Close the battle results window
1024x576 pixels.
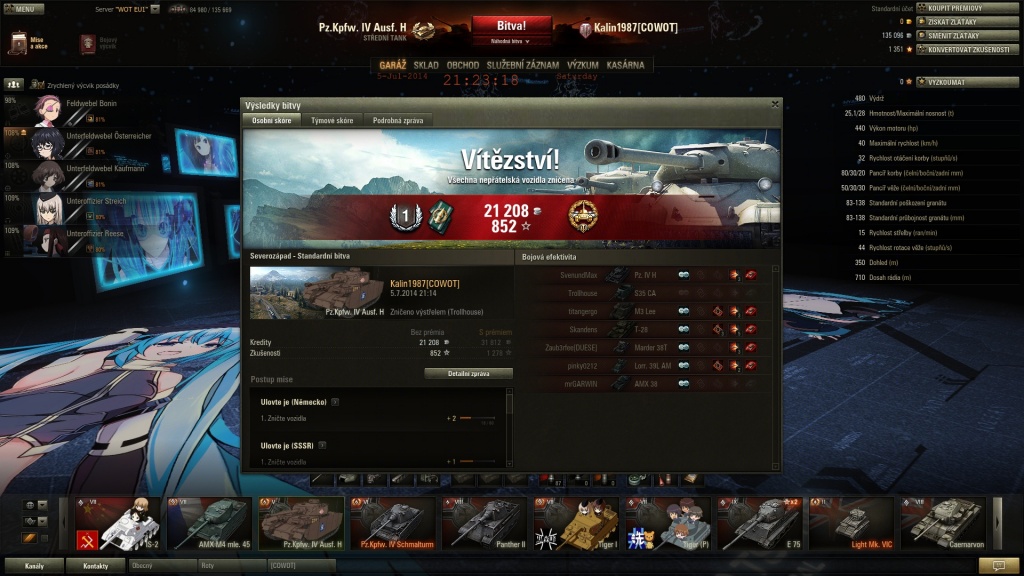tap(775, 103)
